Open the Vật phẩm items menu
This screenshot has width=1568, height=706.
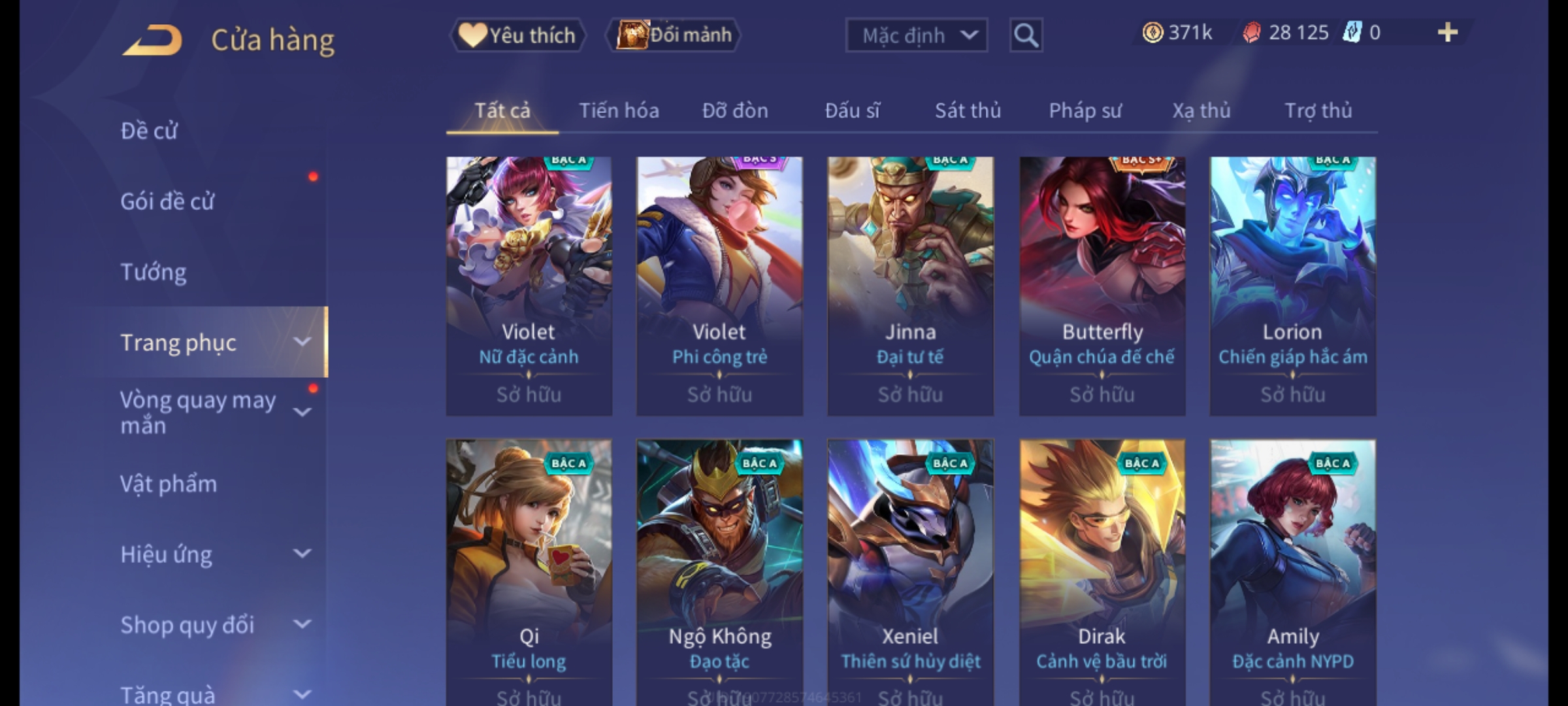pyautogui.click(x=169, y=484)
